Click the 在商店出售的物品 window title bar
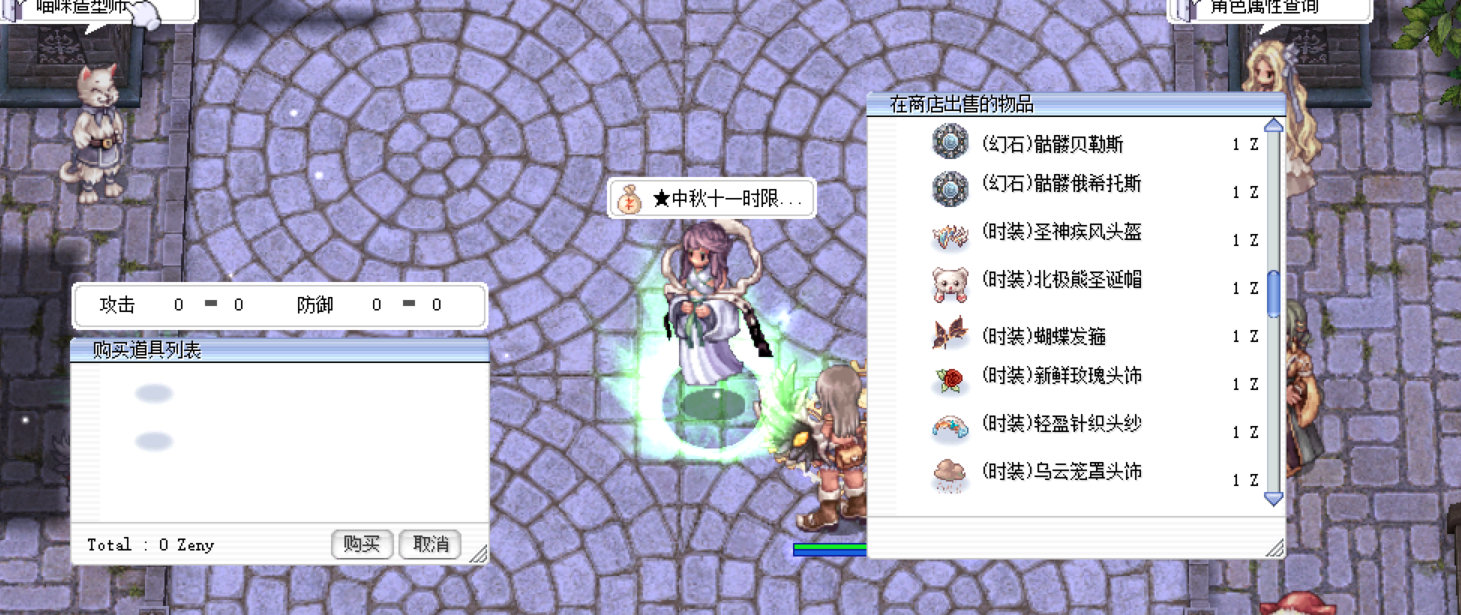Screen dimensions: 1461x615 pyautogui.click(x=1075, y=104)
